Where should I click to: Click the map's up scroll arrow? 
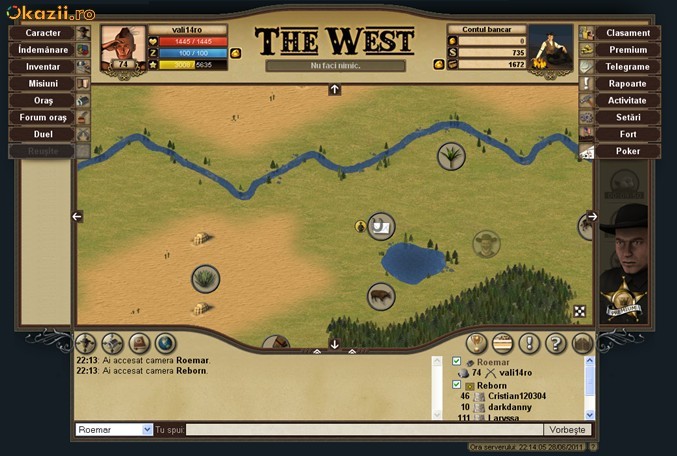[x=334, y=90]
